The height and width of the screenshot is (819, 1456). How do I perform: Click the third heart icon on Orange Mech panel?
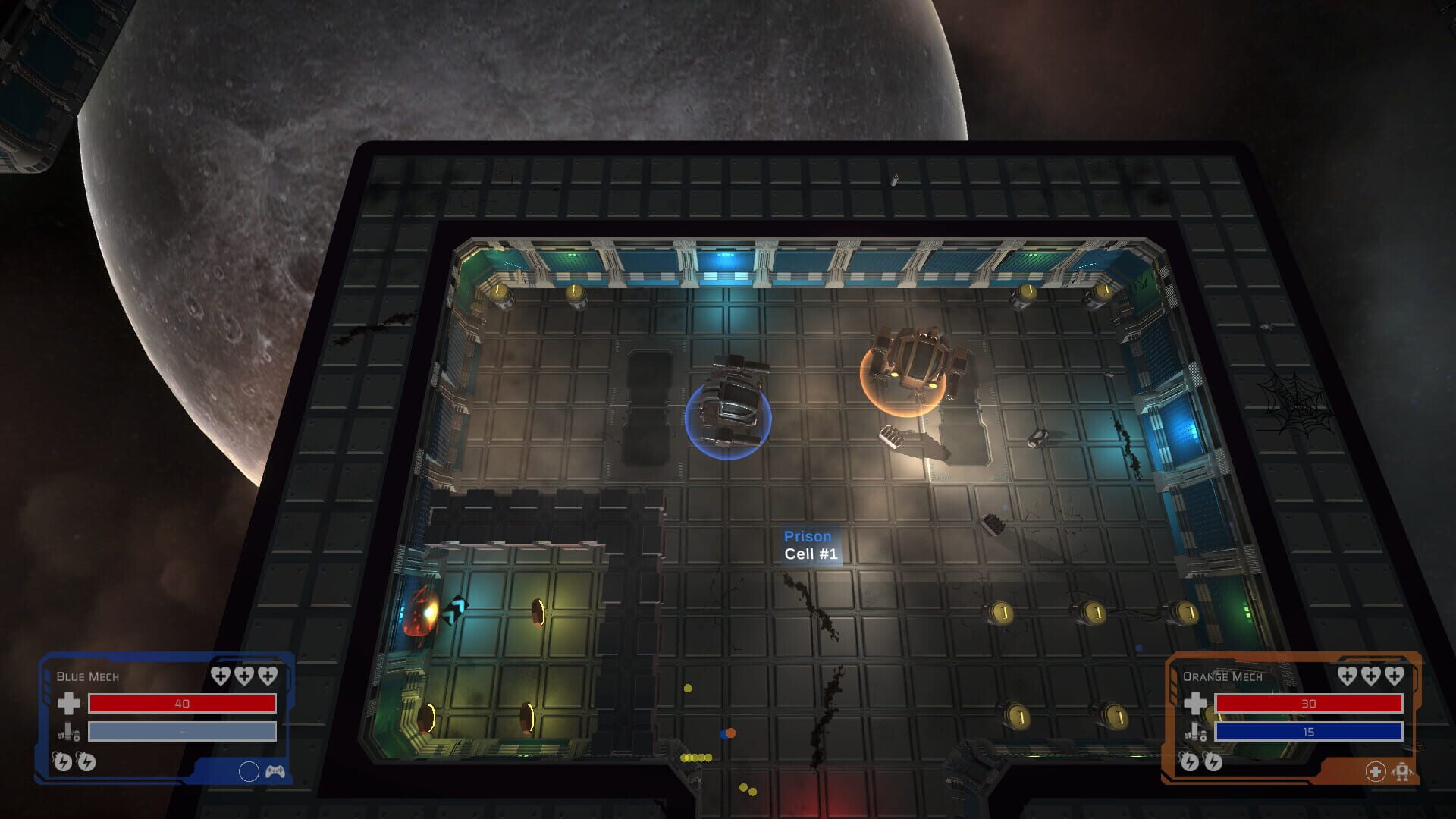click(x=1394, y=676)
